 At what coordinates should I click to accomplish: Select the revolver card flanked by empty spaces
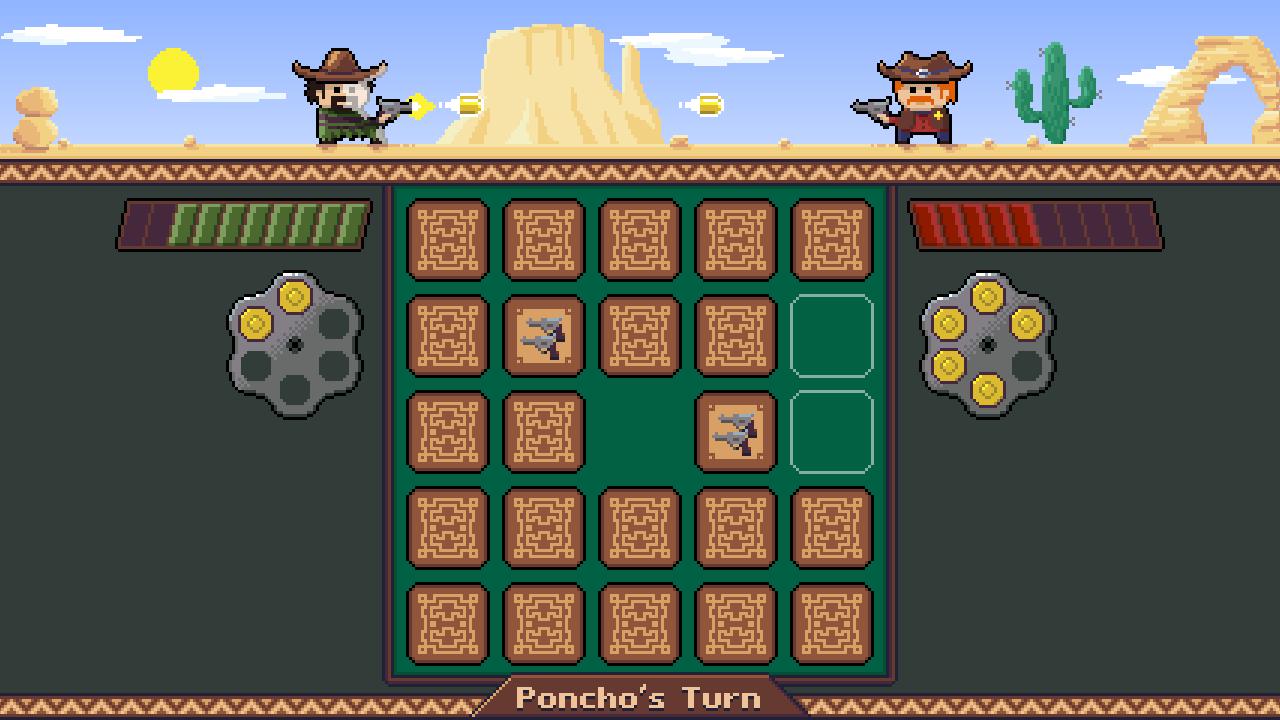[735, 432]
